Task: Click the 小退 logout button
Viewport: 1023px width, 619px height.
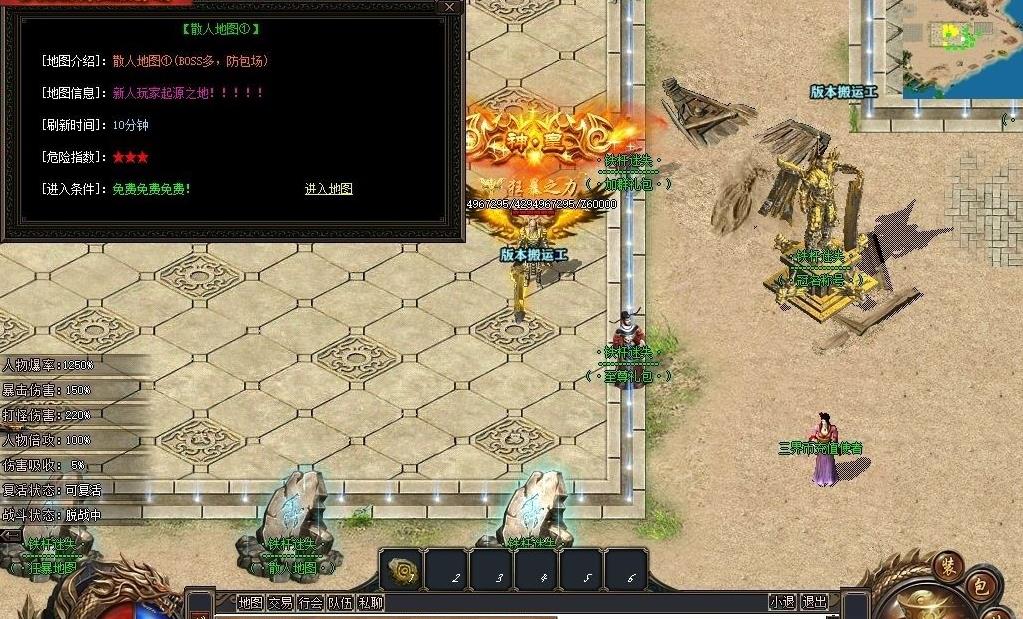Action: coord(782,602)
